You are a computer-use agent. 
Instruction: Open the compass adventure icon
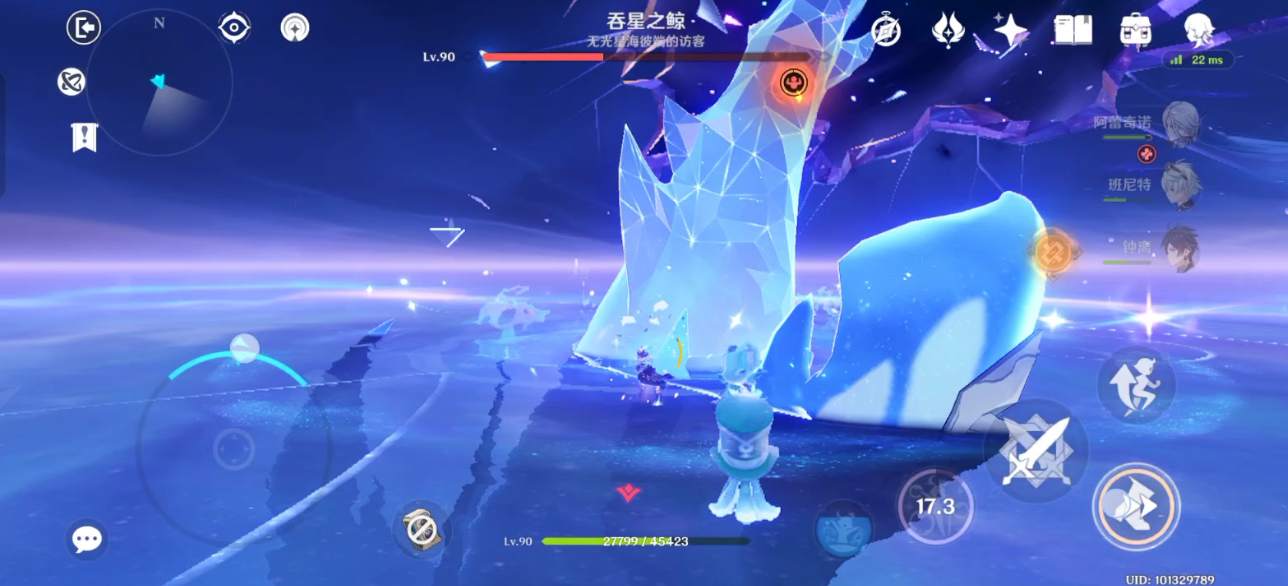coord(886,30)
